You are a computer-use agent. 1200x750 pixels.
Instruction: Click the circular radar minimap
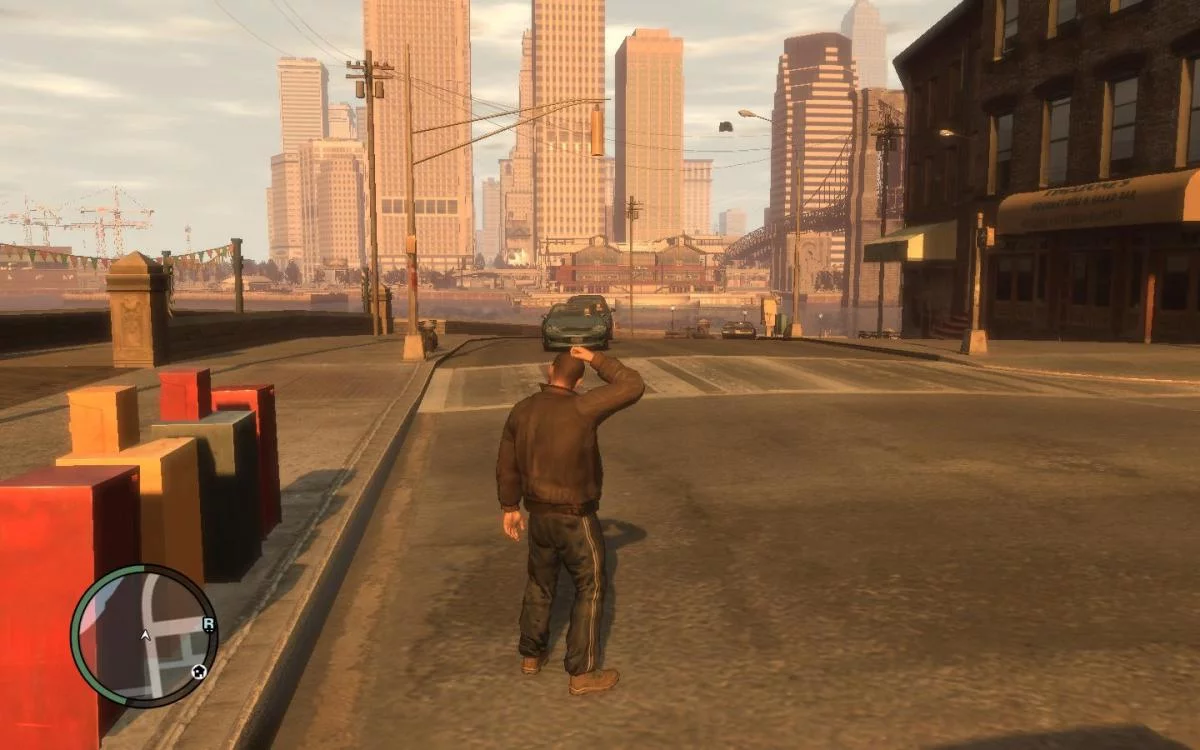point(144,636)
